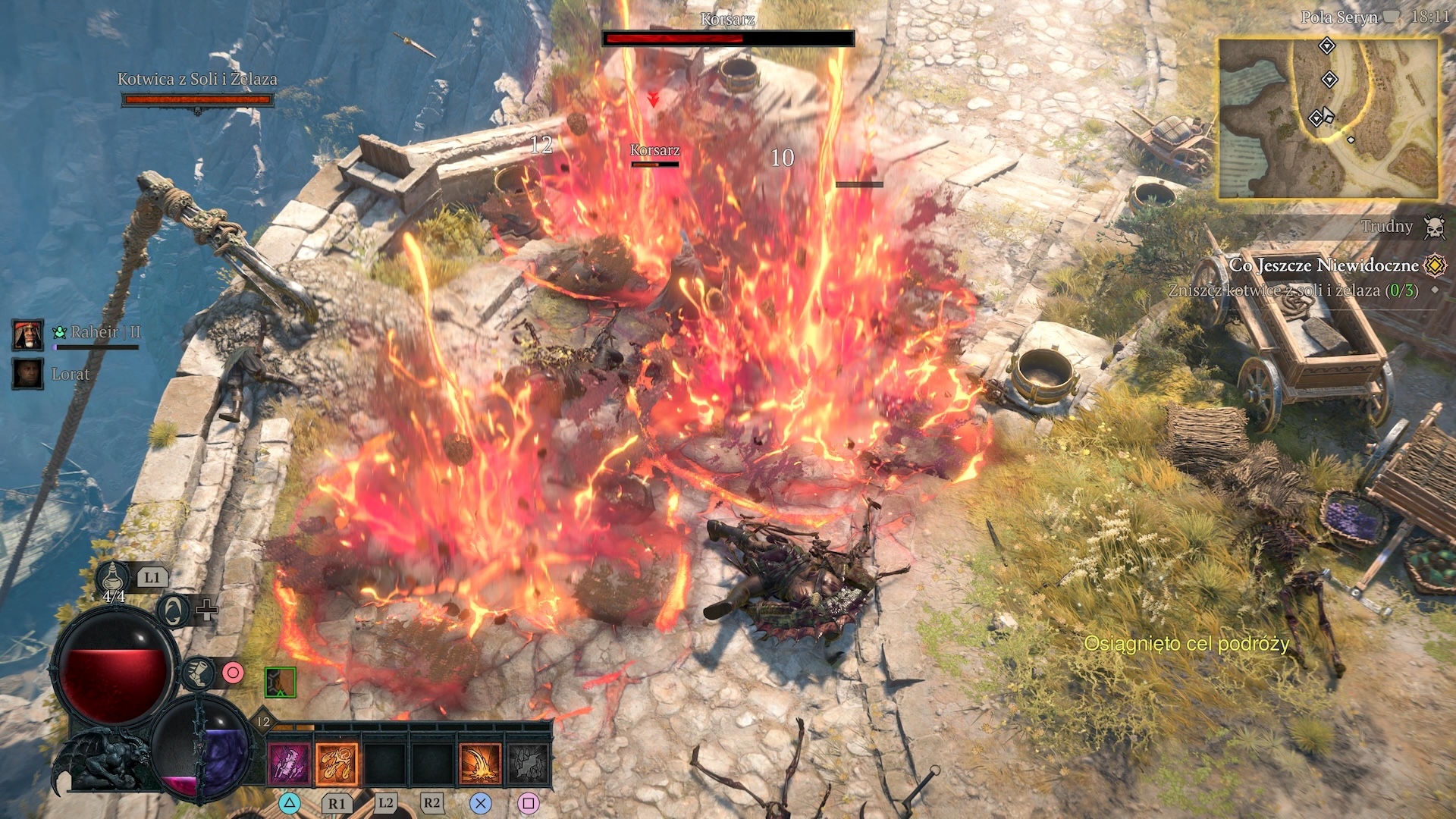Inspect the green-bordered buff icon
Image resolution: width=1456 pixels, height=819 pixels.
click(x=280, y=682)
